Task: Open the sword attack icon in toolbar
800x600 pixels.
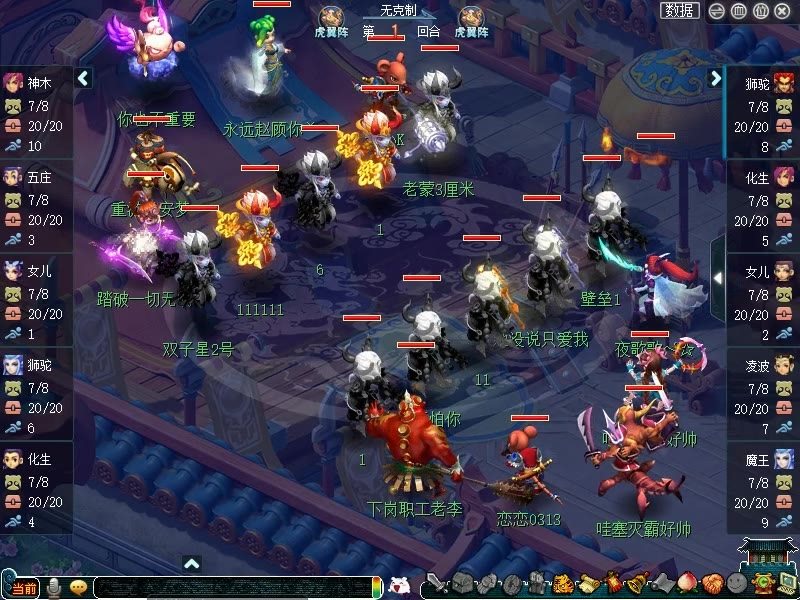Action: click(x=435, y=585)
